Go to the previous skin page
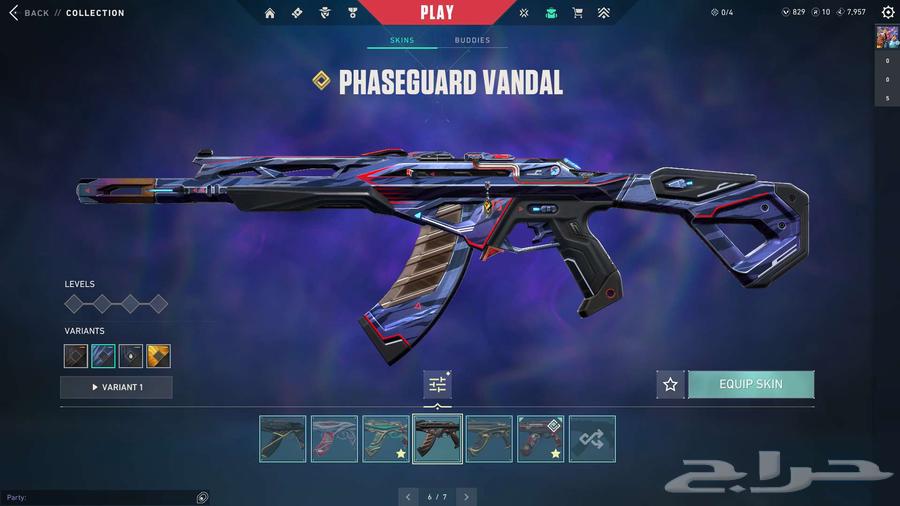This screenshot has height=506, width=900. point(408,496)
